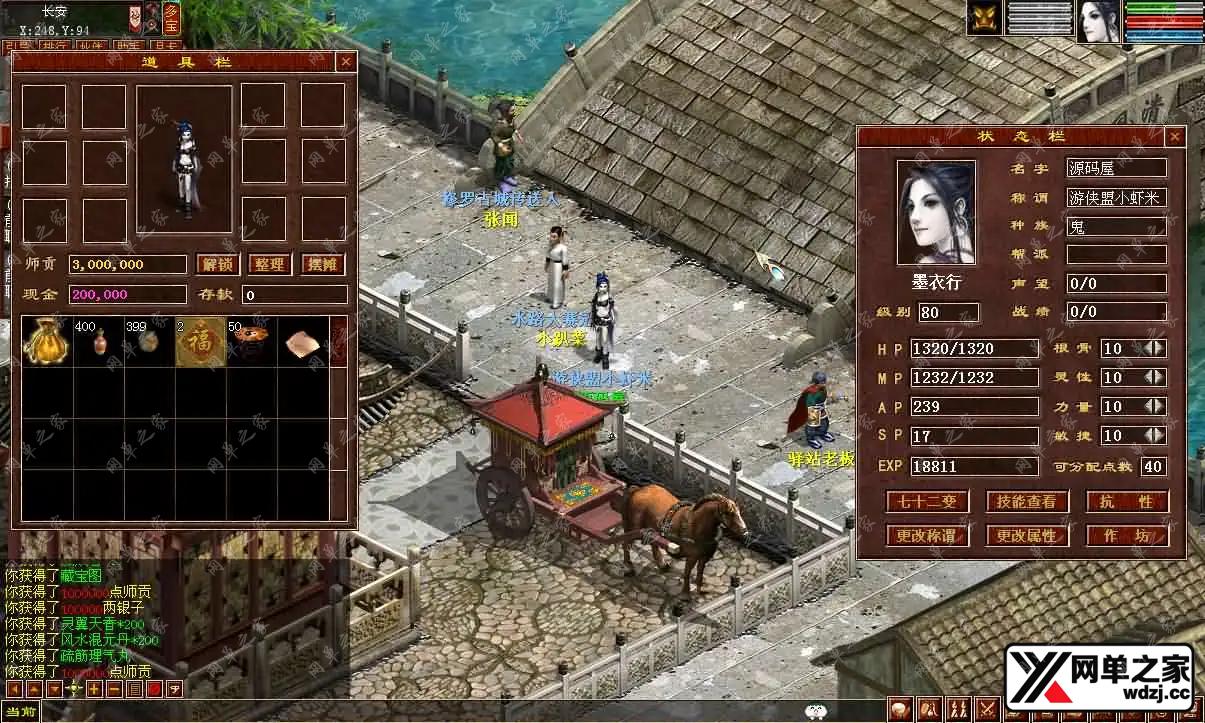This screenshot has height=723, width=1205.
Task: Open the 抗性 resistances panel
Action: [x=1127, y=501]
